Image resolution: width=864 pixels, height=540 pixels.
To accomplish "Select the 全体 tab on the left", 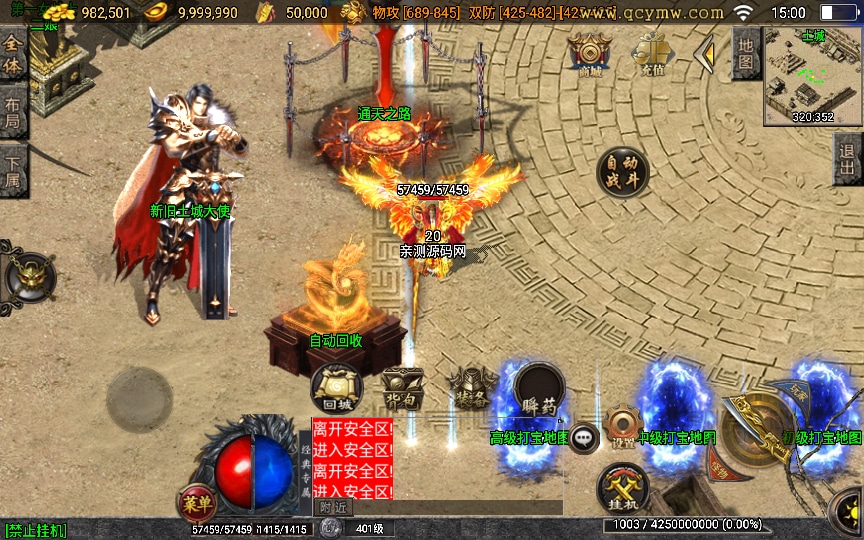I will 13,55.
